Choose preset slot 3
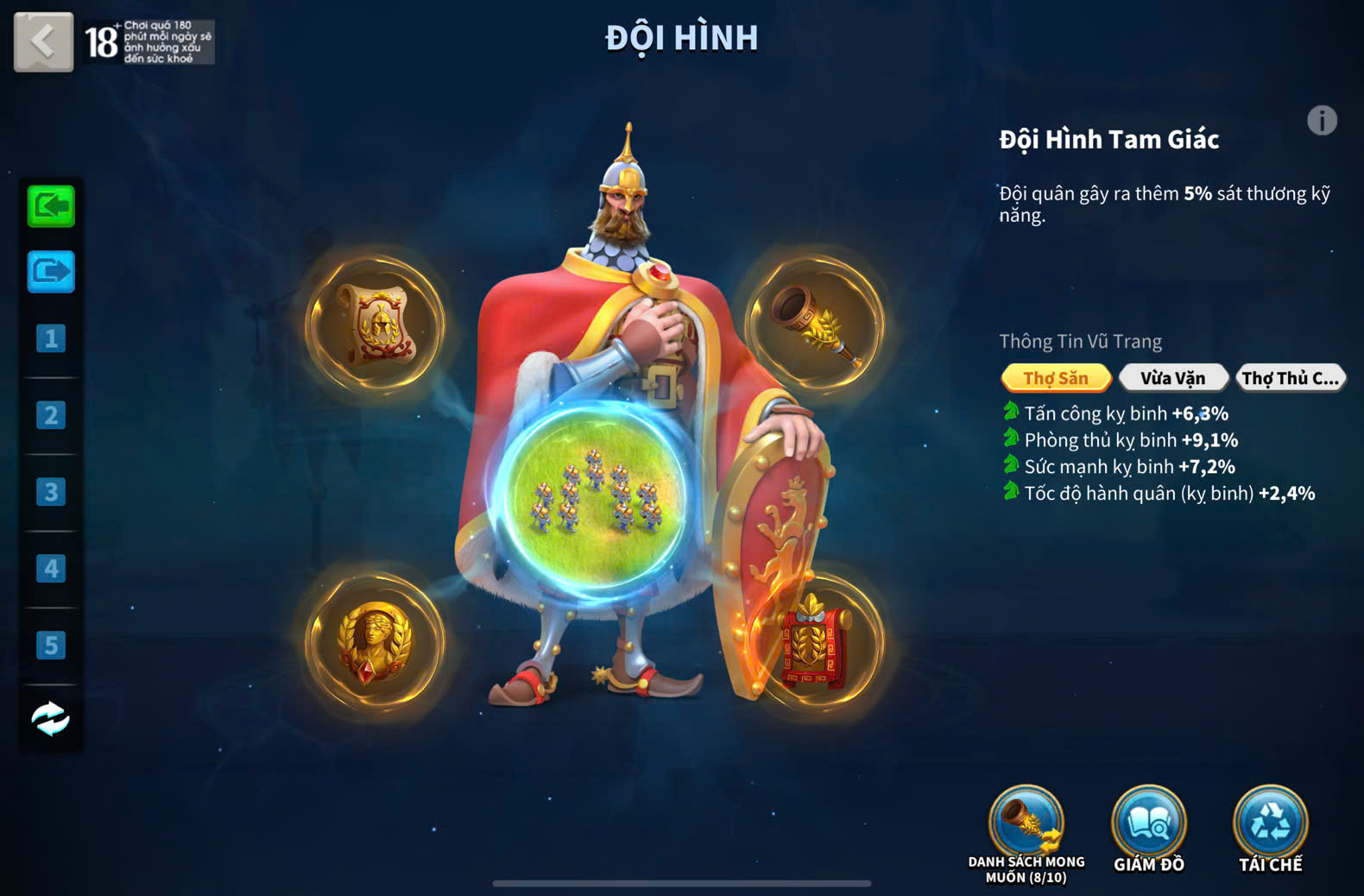 [51, 492]
